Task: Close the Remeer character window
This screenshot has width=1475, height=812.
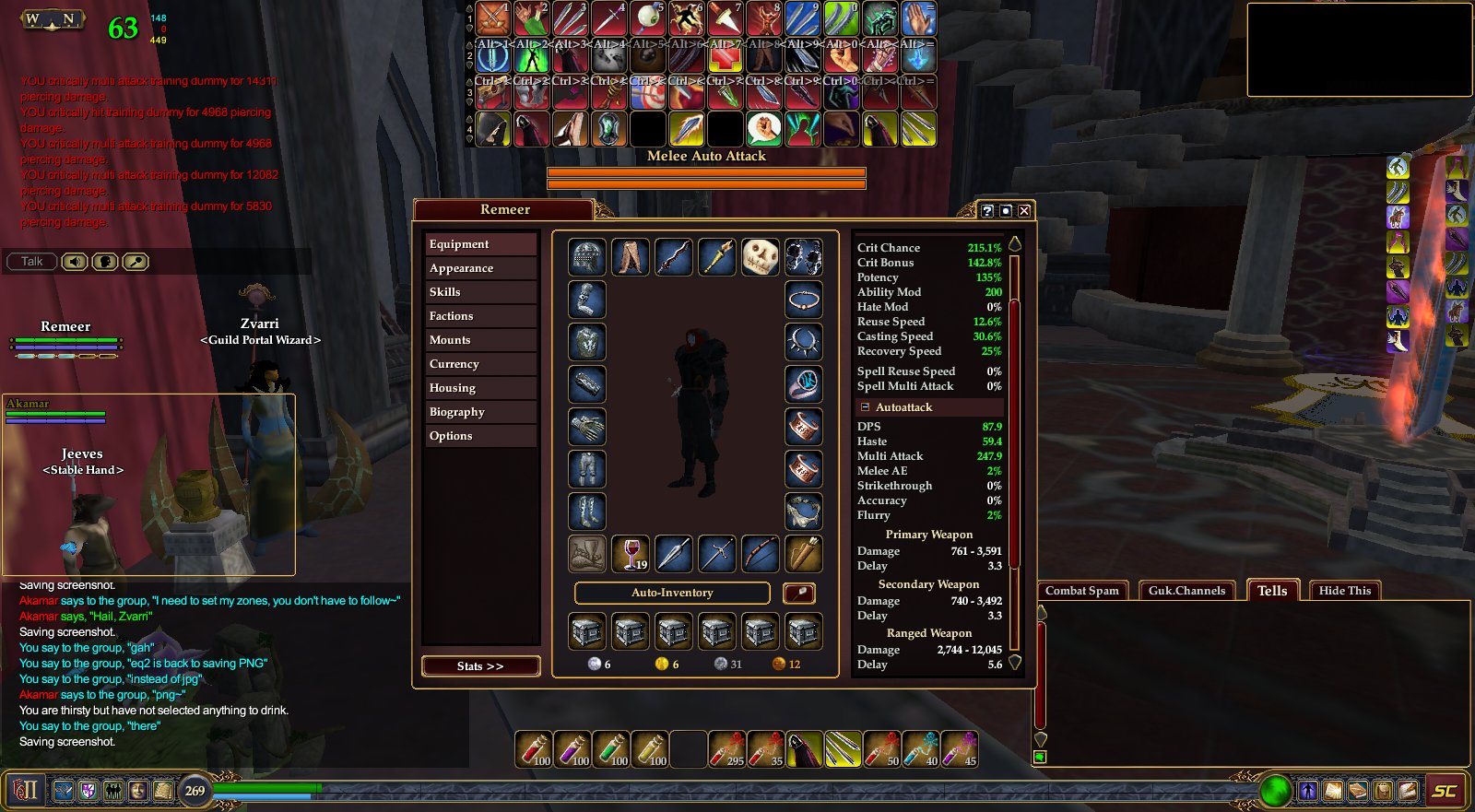Action: coord(1024,211)
